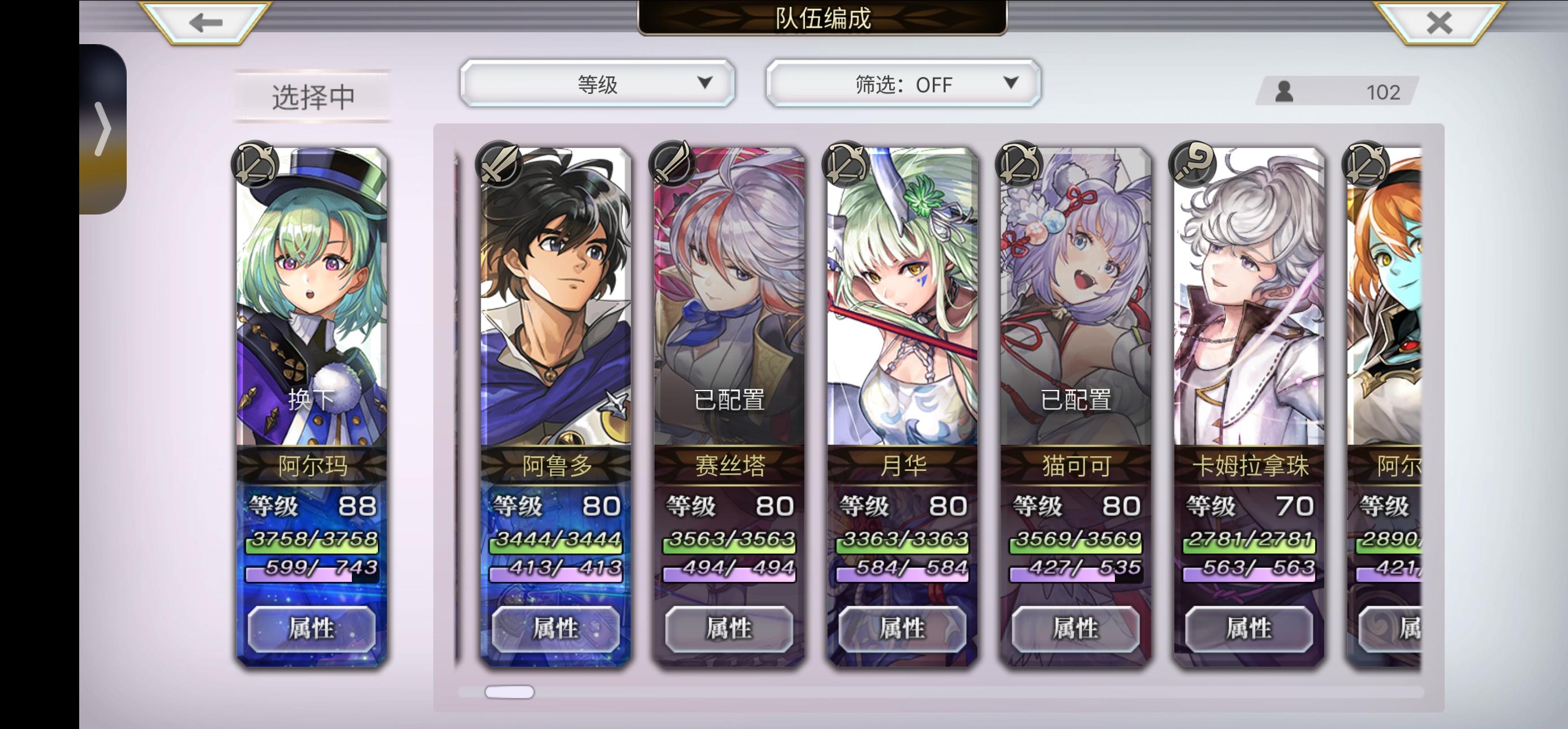Tap the back arrow at top left
Image resolution: width=1568 pixels, height=729 pixels.
coord(205,23)
